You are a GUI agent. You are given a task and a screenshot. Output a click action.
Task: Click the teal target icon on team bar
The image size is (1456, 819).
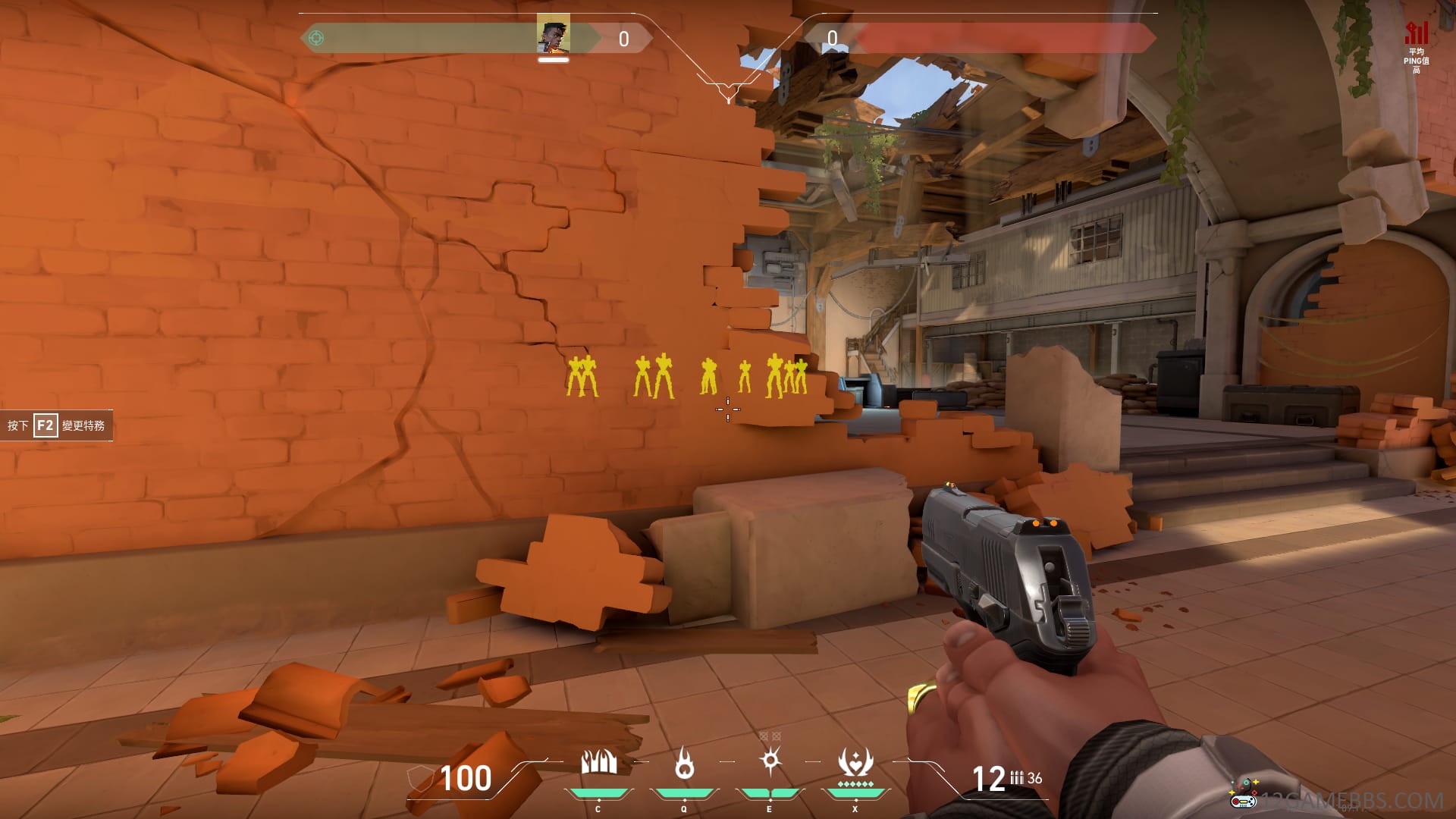316,38
